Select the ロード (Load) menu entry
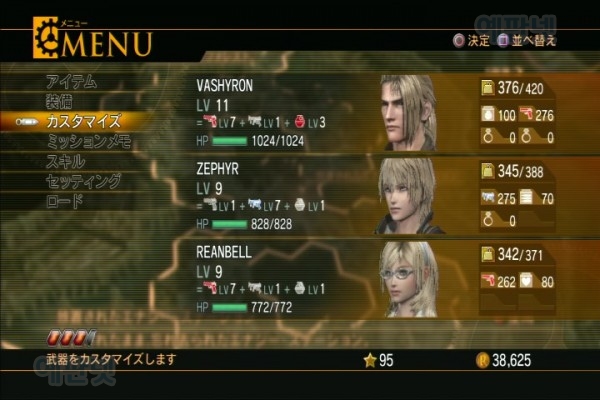This screenshot has height=400, width=600. point(64,201)
